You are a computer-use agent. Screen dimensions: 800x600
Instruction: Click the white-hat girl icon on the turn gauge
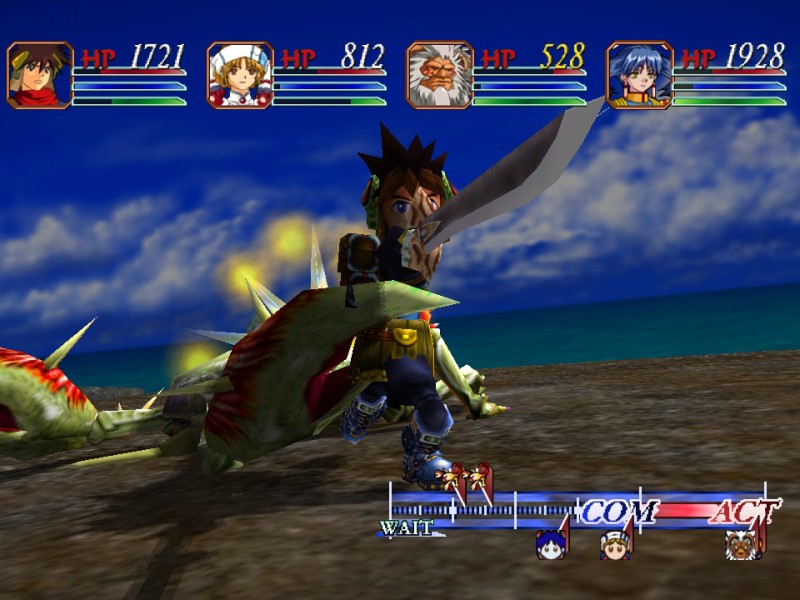coord(615,545)
